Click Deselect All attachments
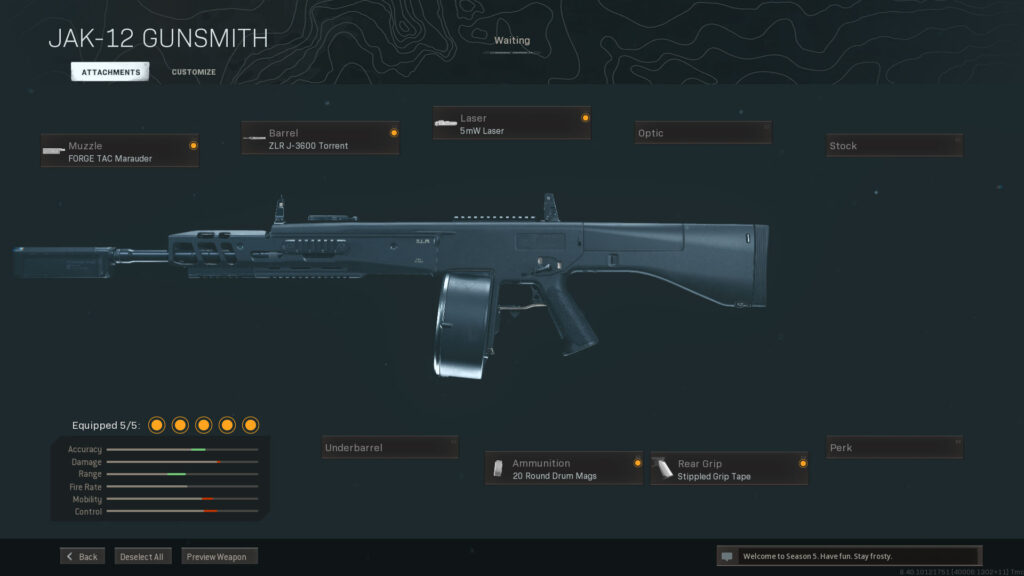Screen dimensions: 1024x576 (x=143, y=556)
